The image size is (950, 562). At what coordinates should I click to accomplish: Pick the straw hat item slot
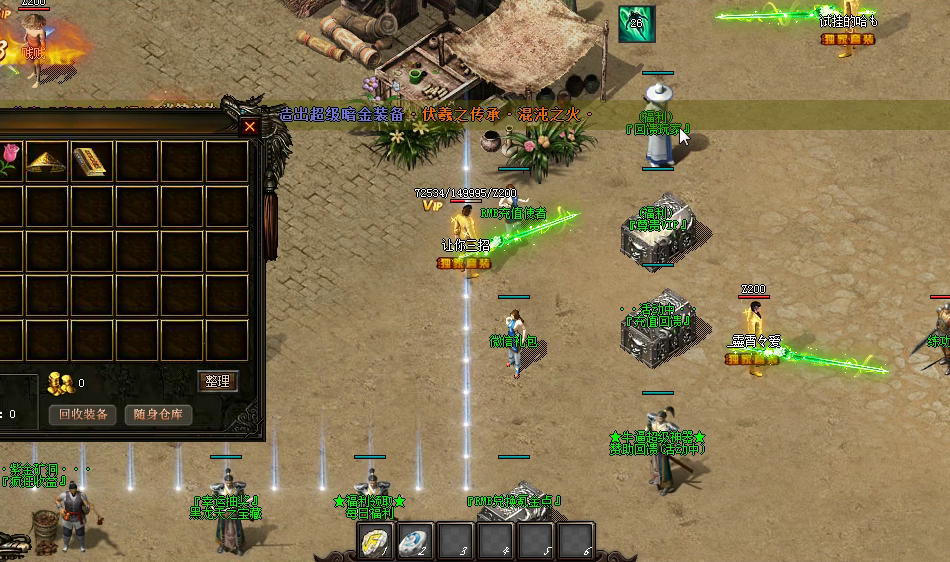46,160
